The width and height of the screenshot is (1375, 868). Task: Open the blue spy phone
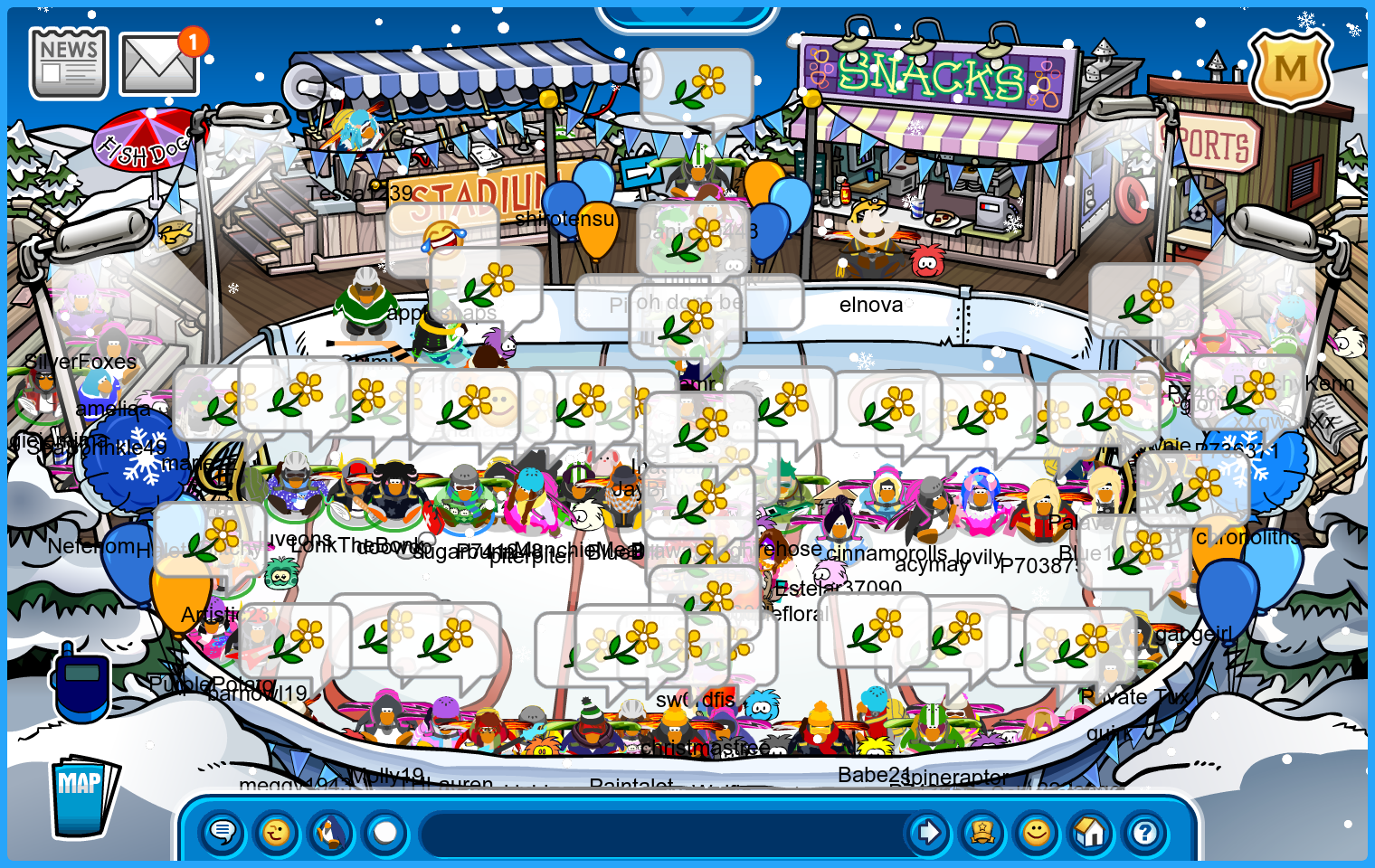point(81,683)
